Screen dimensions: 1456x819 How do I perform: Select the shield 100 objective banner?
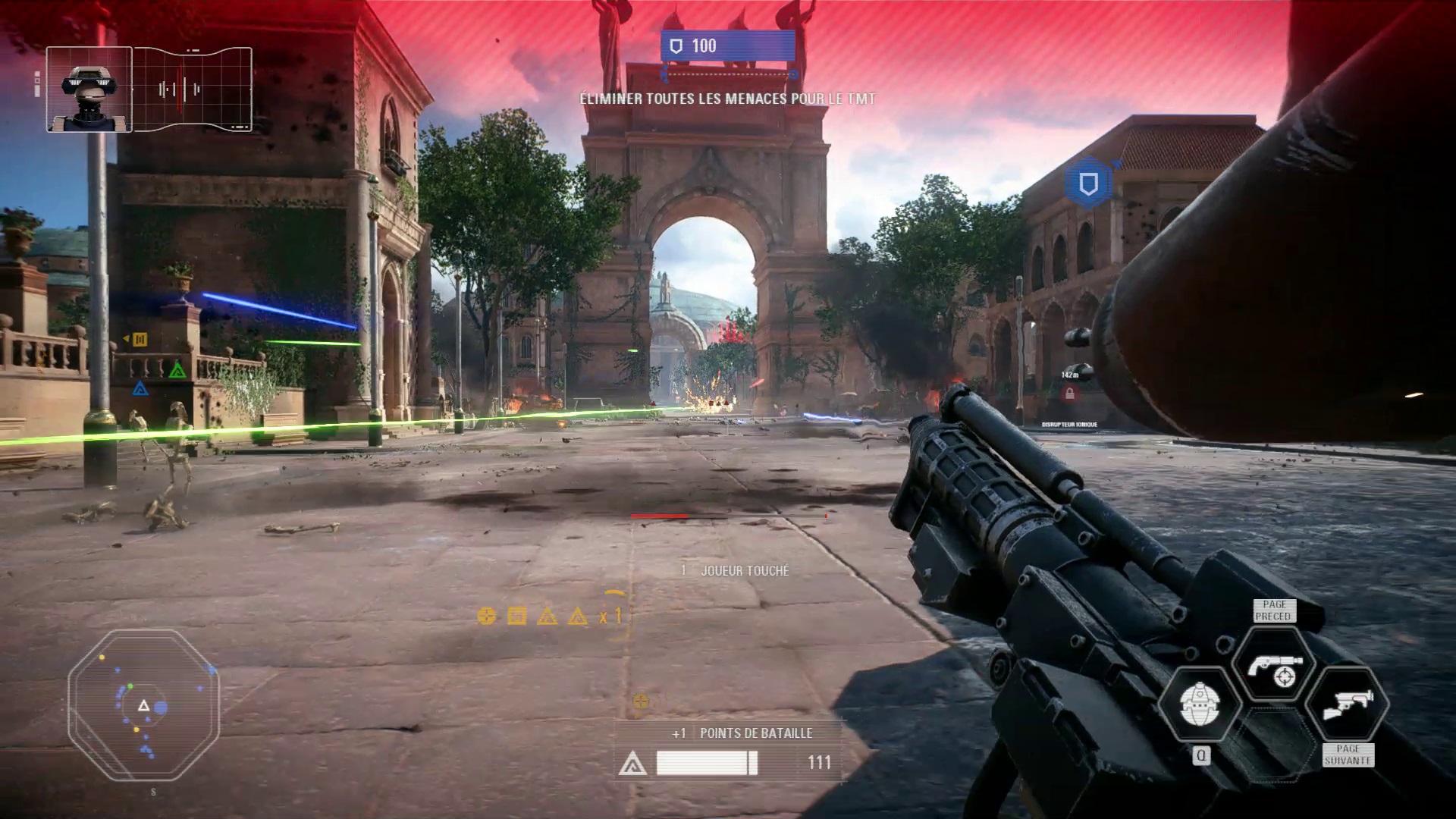click(x=727, y=46)
